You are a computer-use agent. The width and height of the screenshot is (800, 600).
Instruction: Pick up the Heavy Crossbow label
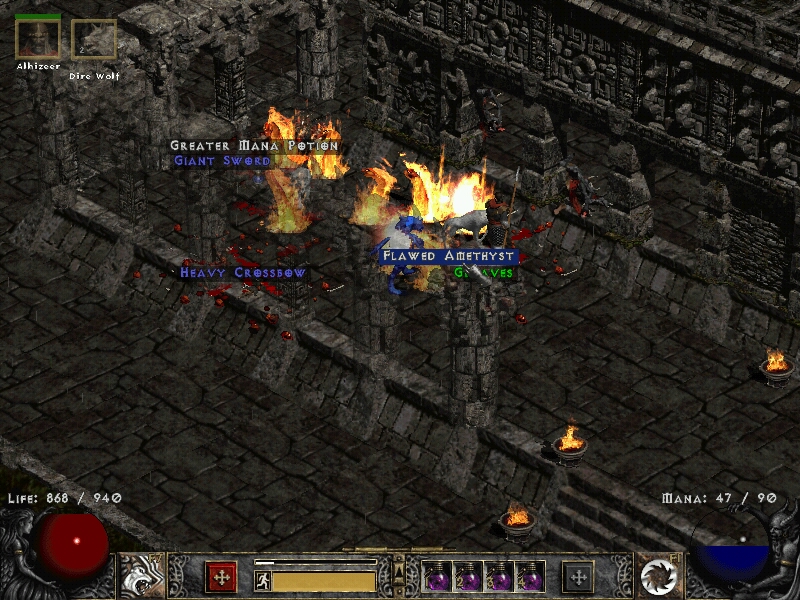click(243, 272)
